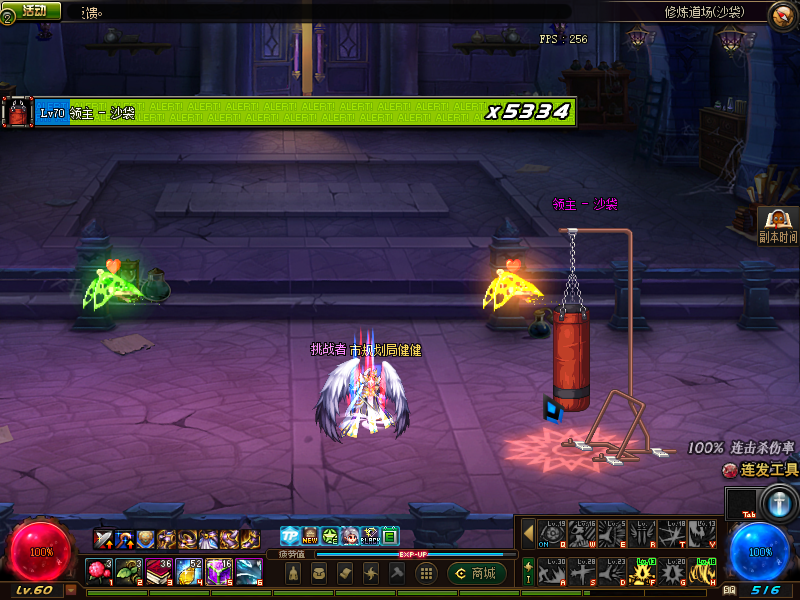The width and height of the screenshot is (800, 600).
Task: Use the green herb item in slot 2
Action: point(129,571)
